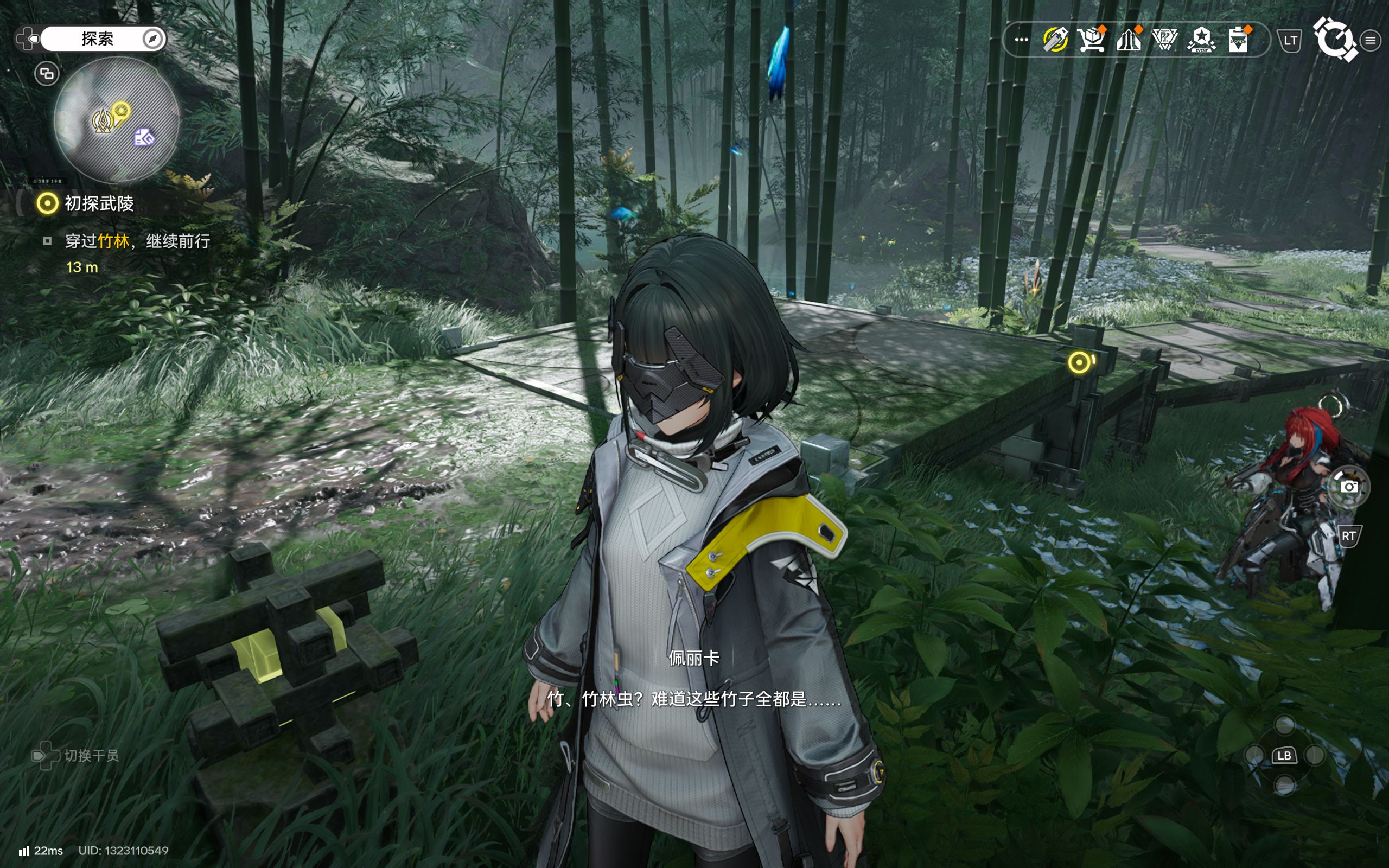The width and height of the screenshot is (1389, 868).
Task: Open the triangular P.P. emblem icon
Action: (1164, 40)
